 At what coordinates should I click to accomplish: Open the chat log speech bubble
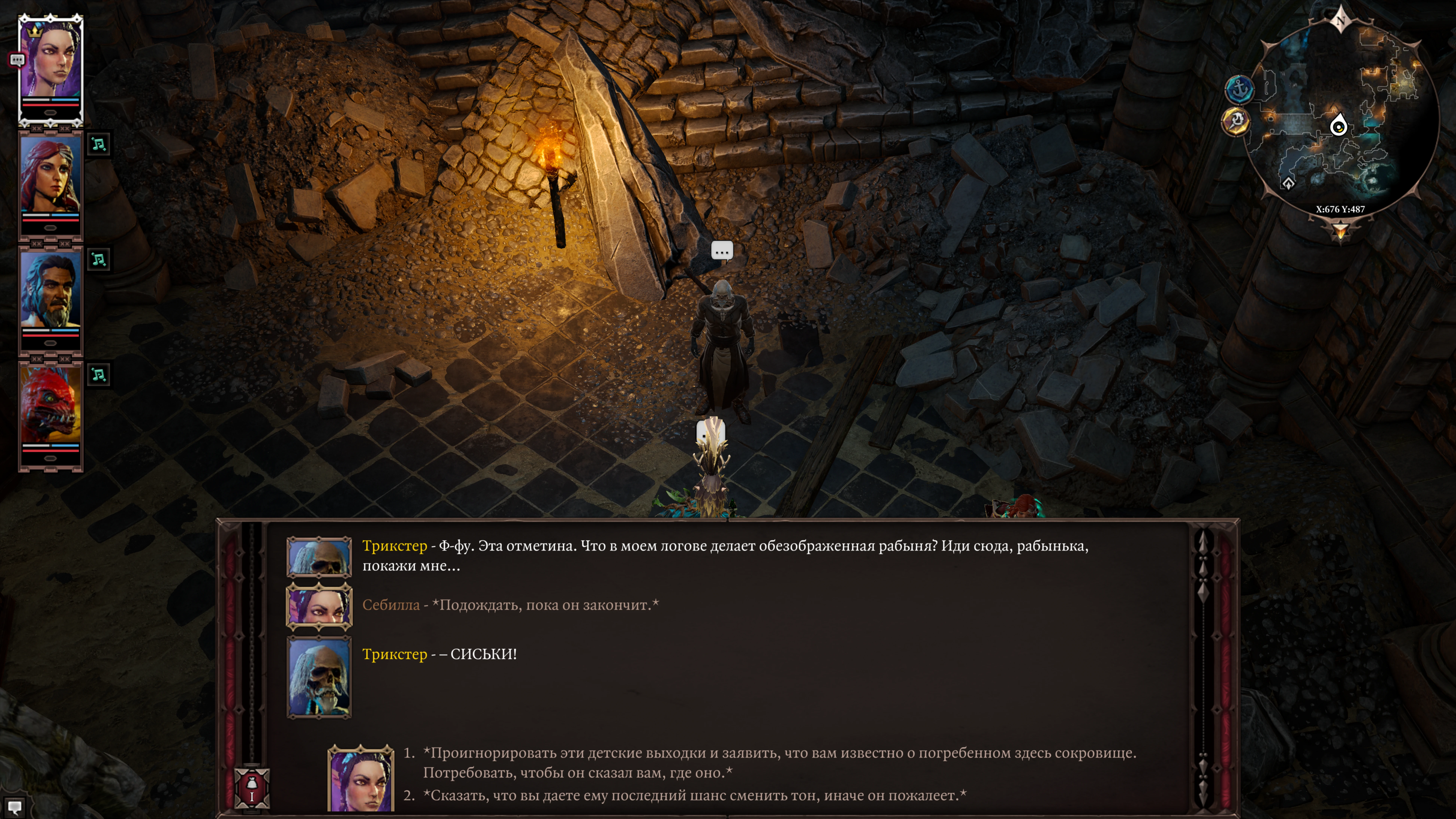(15, 807)
